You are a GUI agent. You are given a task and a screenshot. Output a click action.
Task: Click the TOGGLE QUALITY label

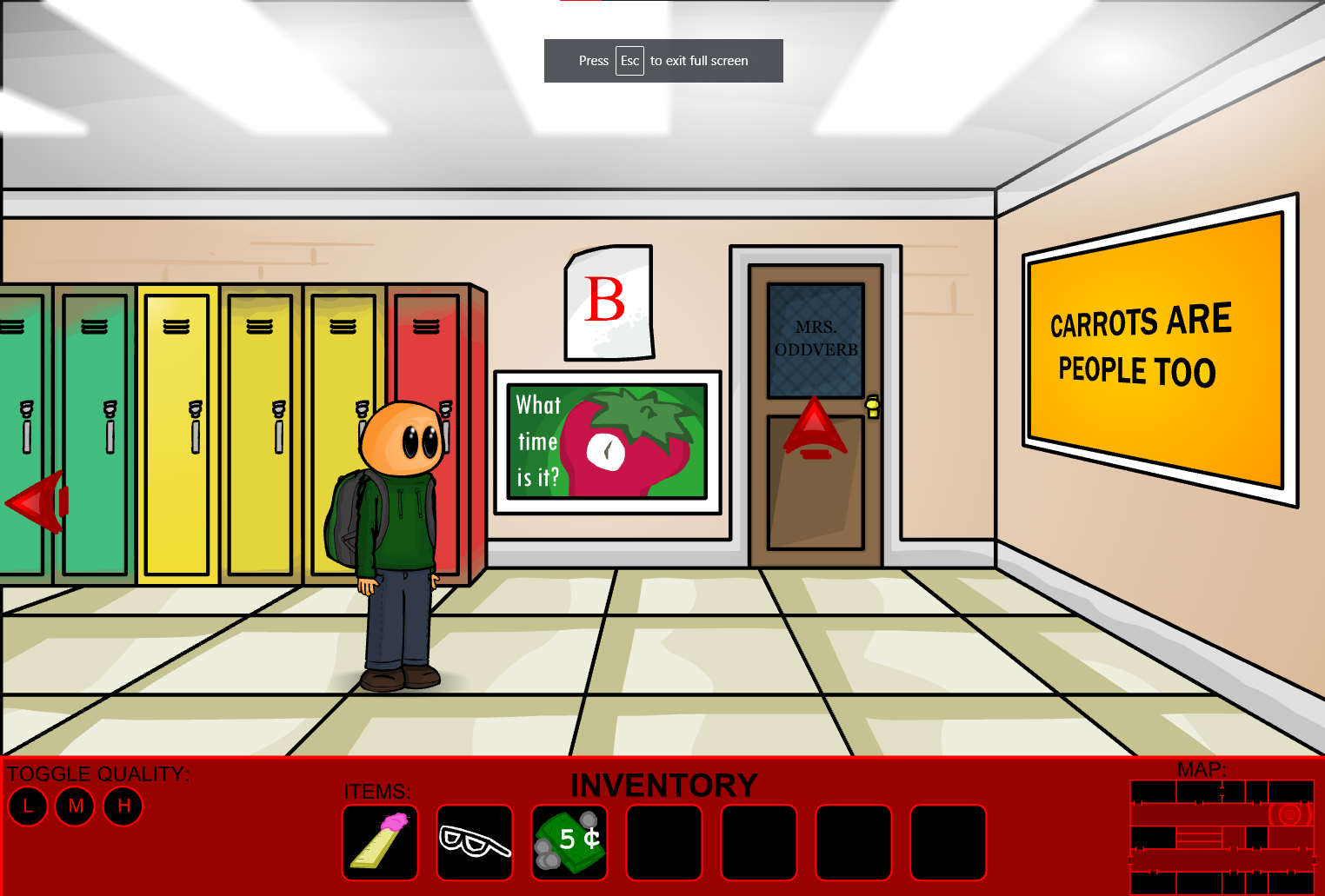pyautogui.click(x=96, y=773)
